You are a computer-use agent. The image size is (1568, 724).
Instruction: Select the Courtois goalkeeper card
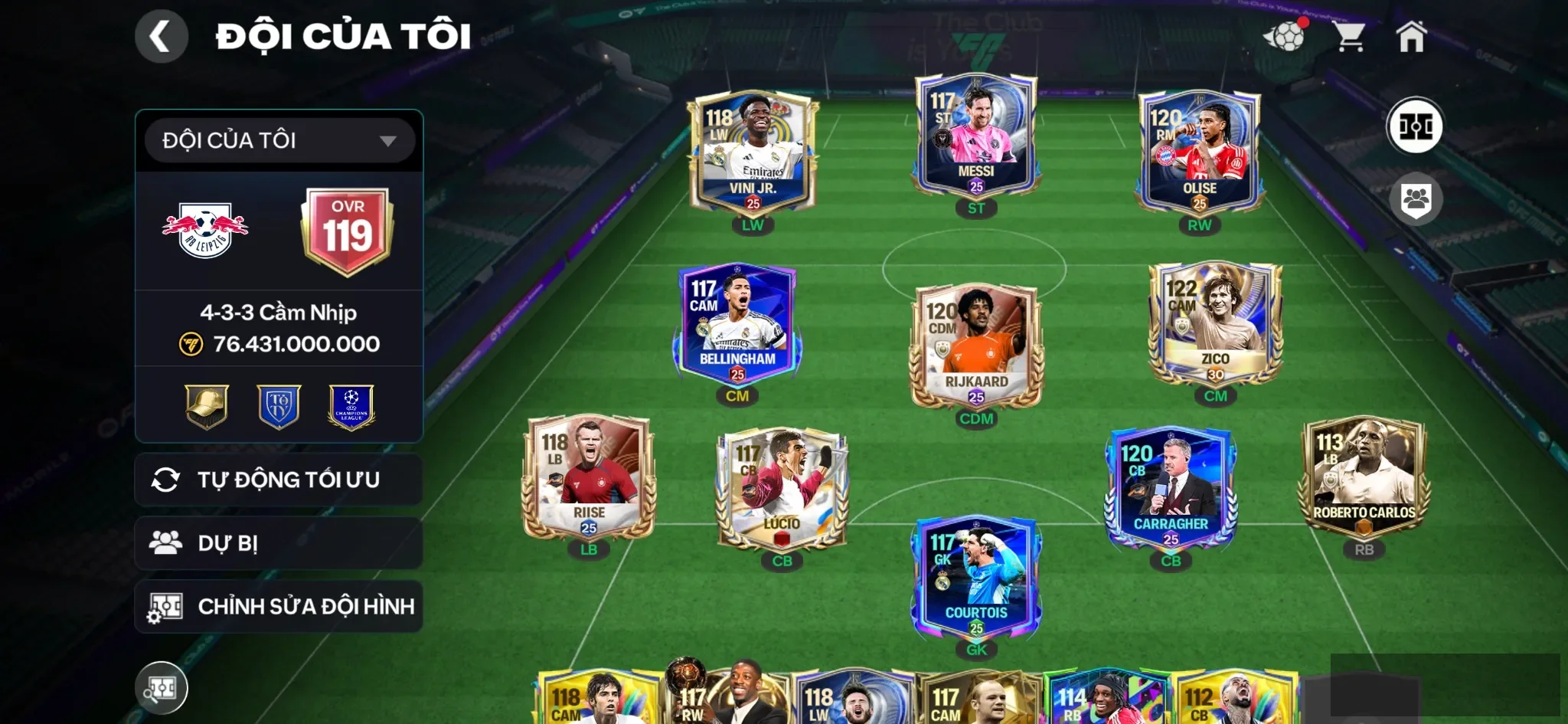point(976,578)
